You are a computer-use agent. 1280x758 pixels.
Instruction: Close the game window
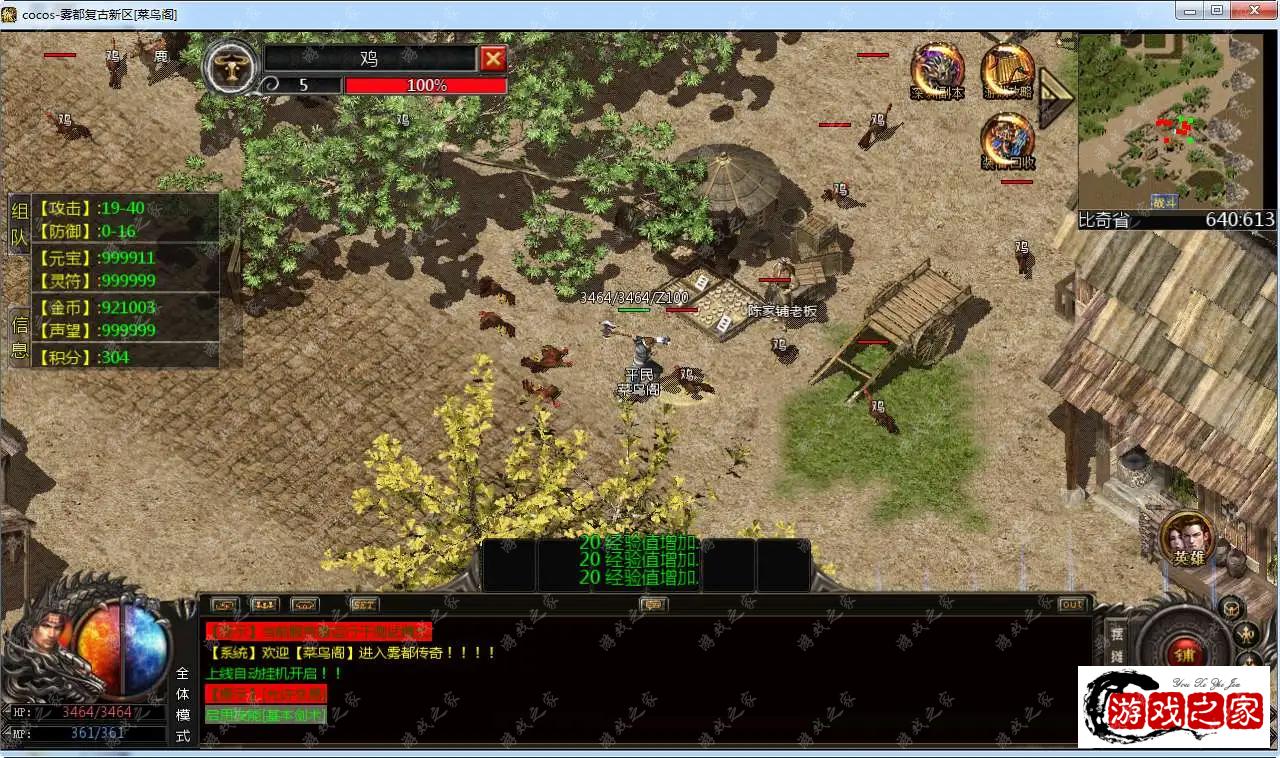point(1254,11)
